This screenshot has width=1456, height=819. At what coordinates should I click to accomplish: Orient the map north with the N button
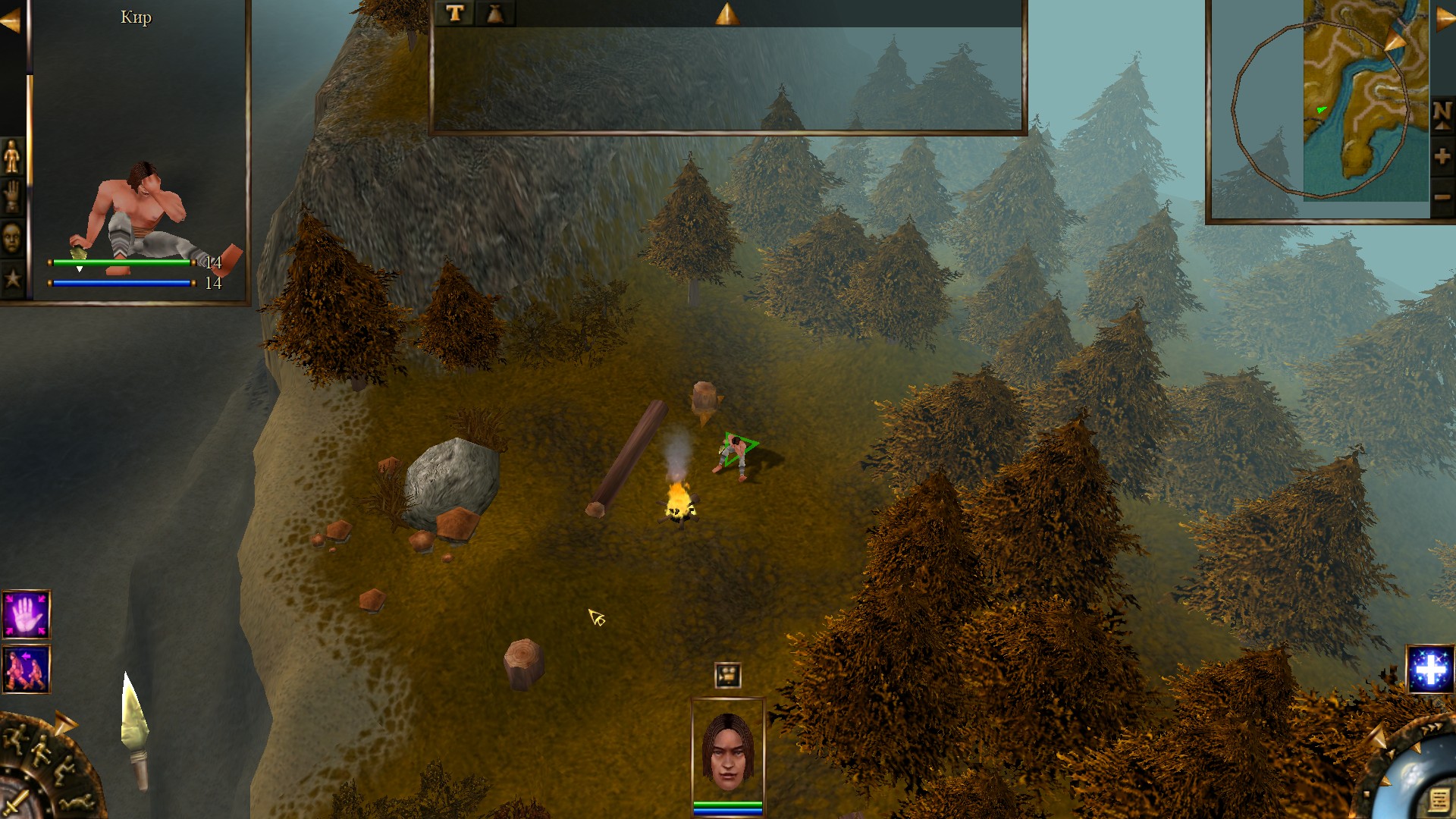[x=1442, y=115]
